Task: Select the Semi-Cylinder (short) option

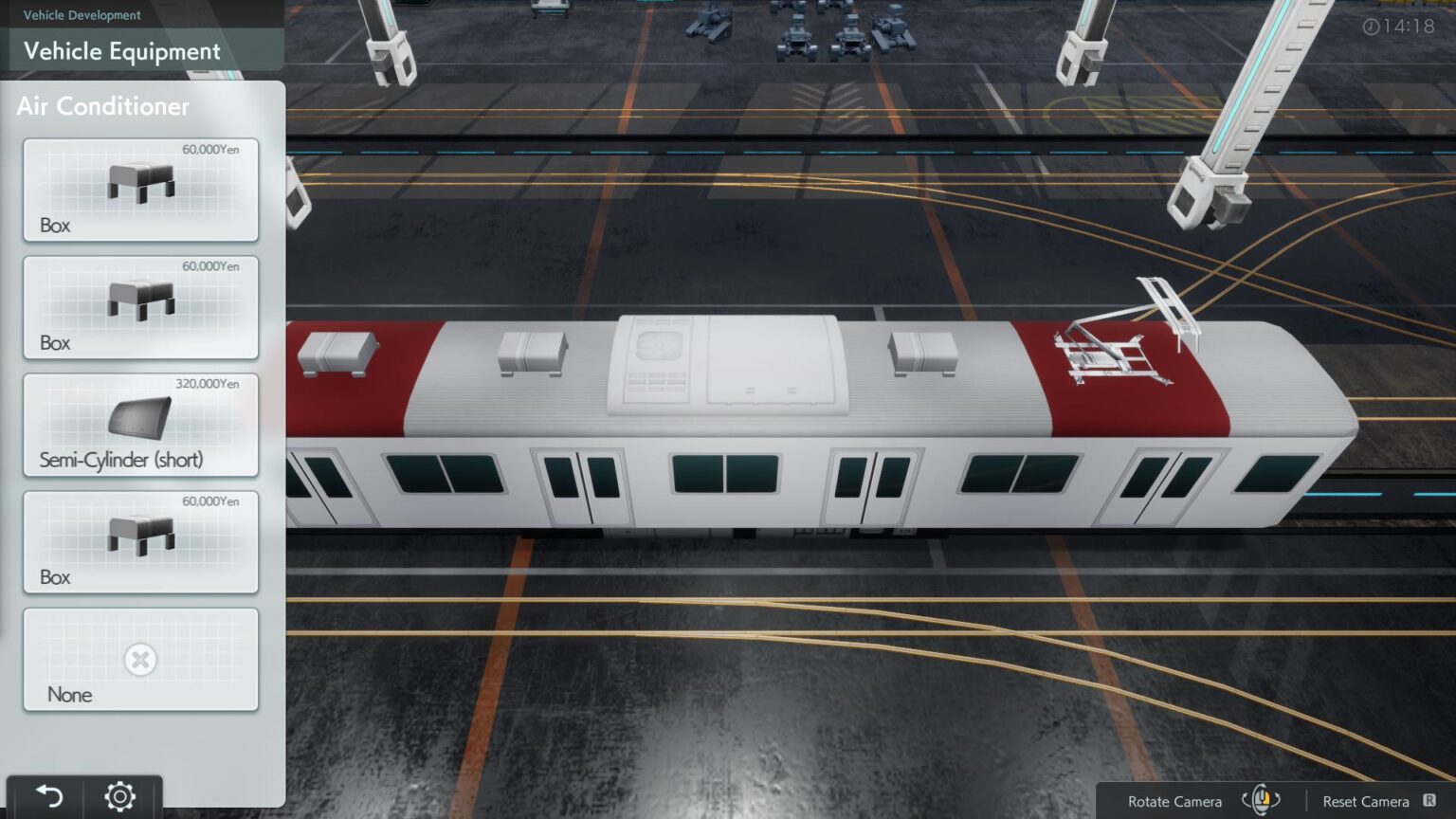Action: tap(140, 425)
